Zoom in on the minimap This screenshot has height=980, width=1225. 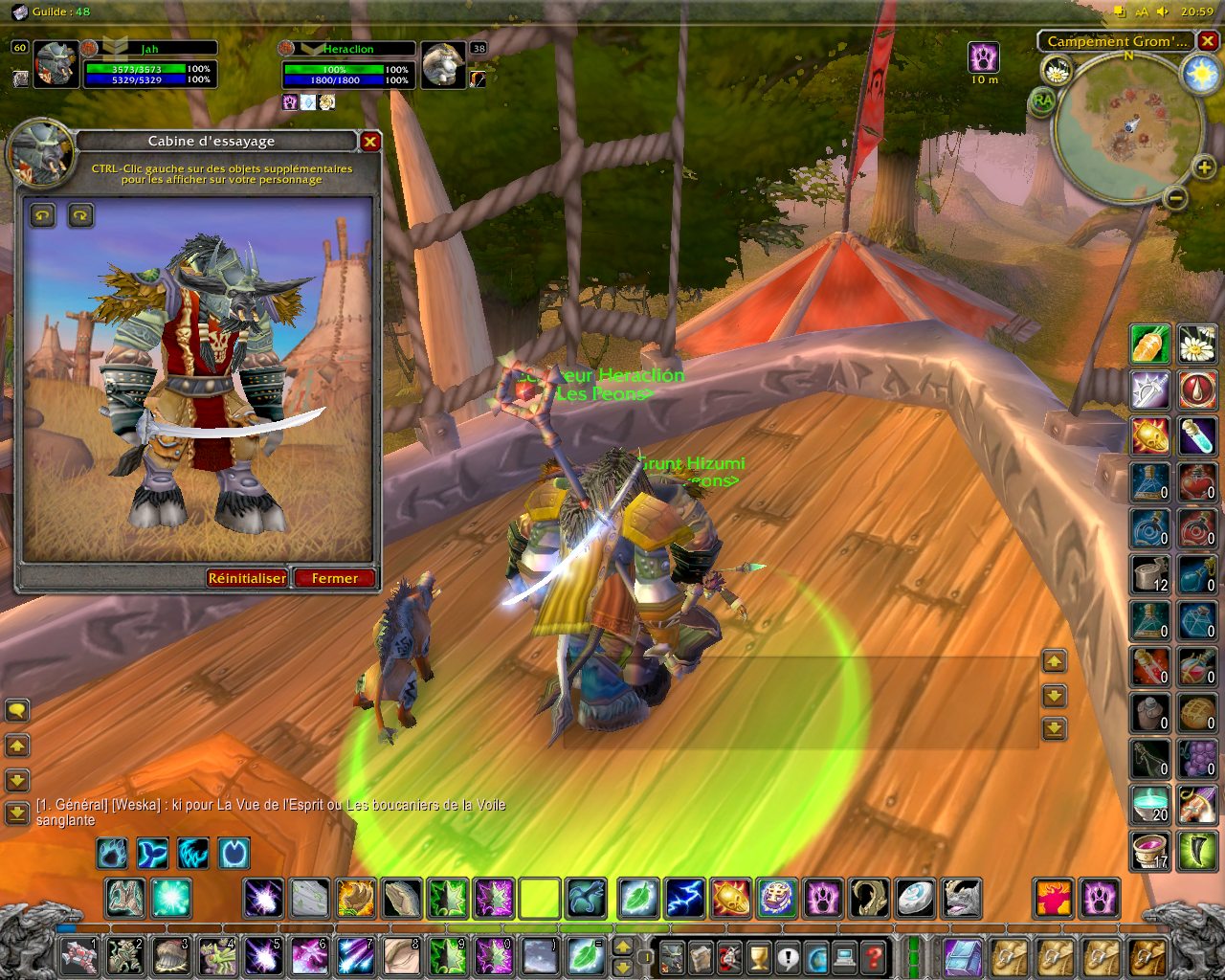coord(1203,168)
